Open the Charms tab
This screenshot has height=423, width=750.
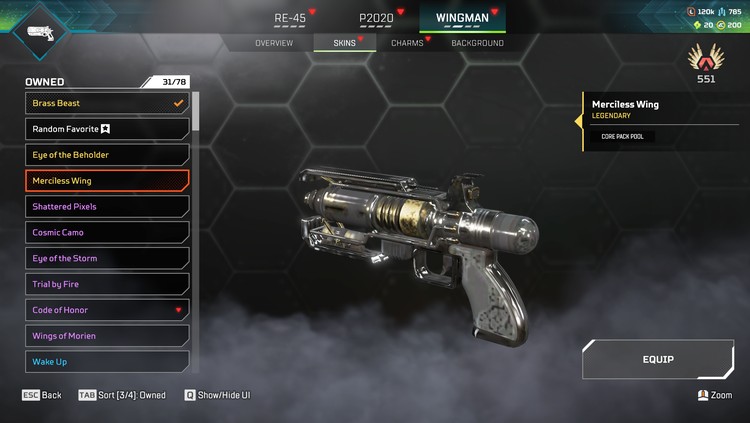[x=407, y=43]
